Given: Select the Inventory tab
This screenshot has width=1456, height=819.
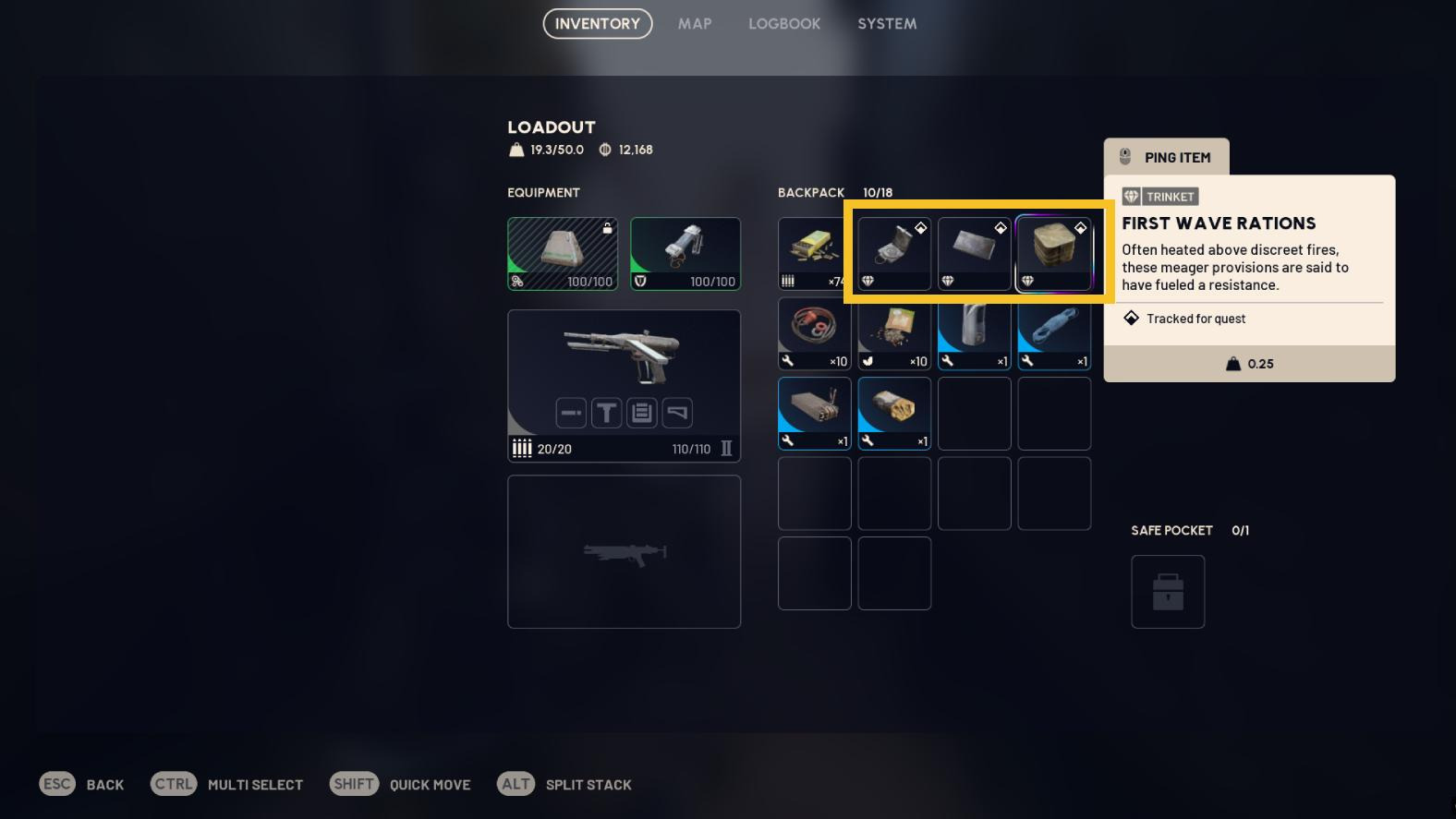Looking at the screenshot, I should (597, 24).
